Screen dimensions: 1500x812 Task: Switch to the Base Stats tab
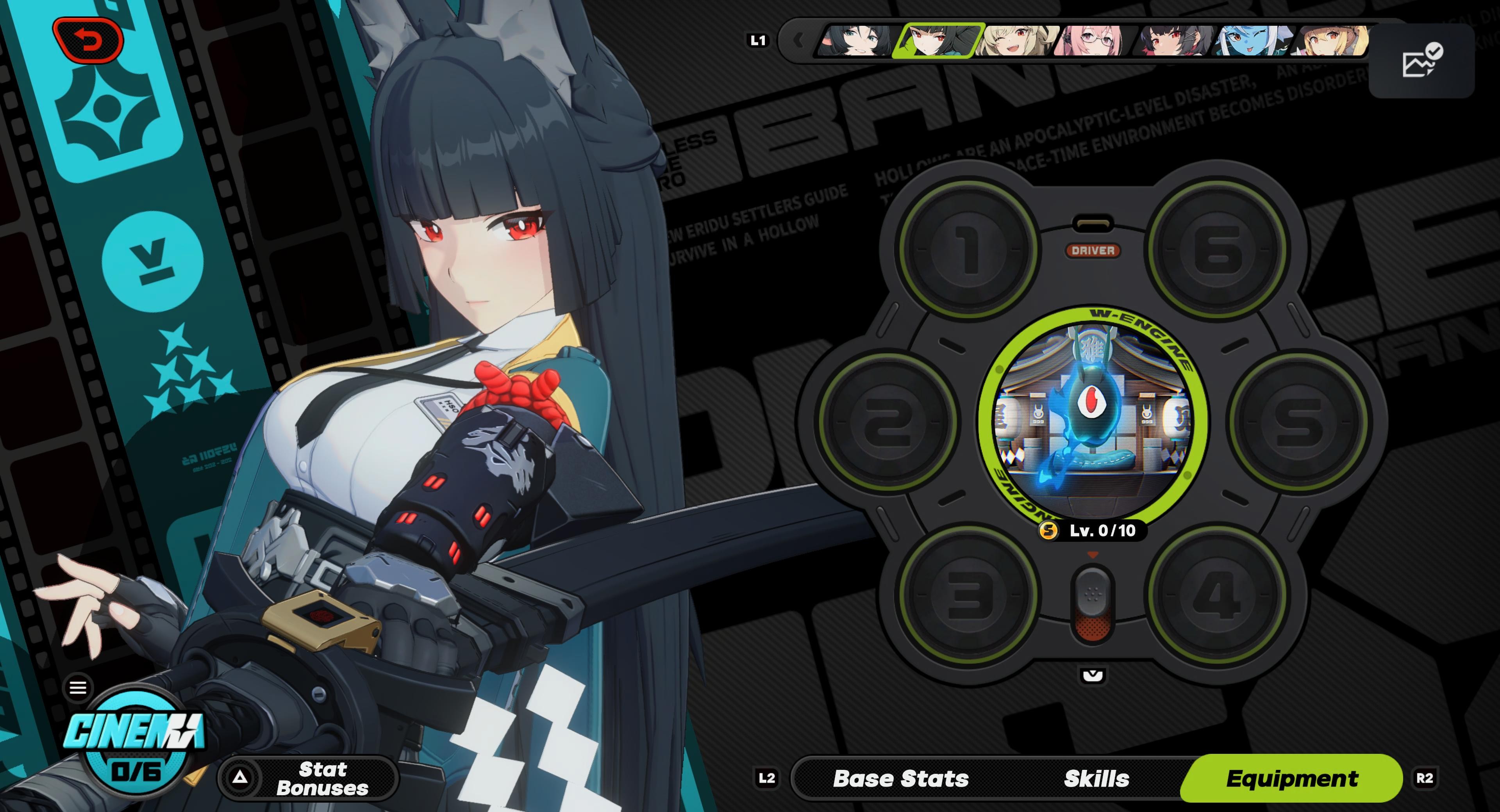pos(900,778)
